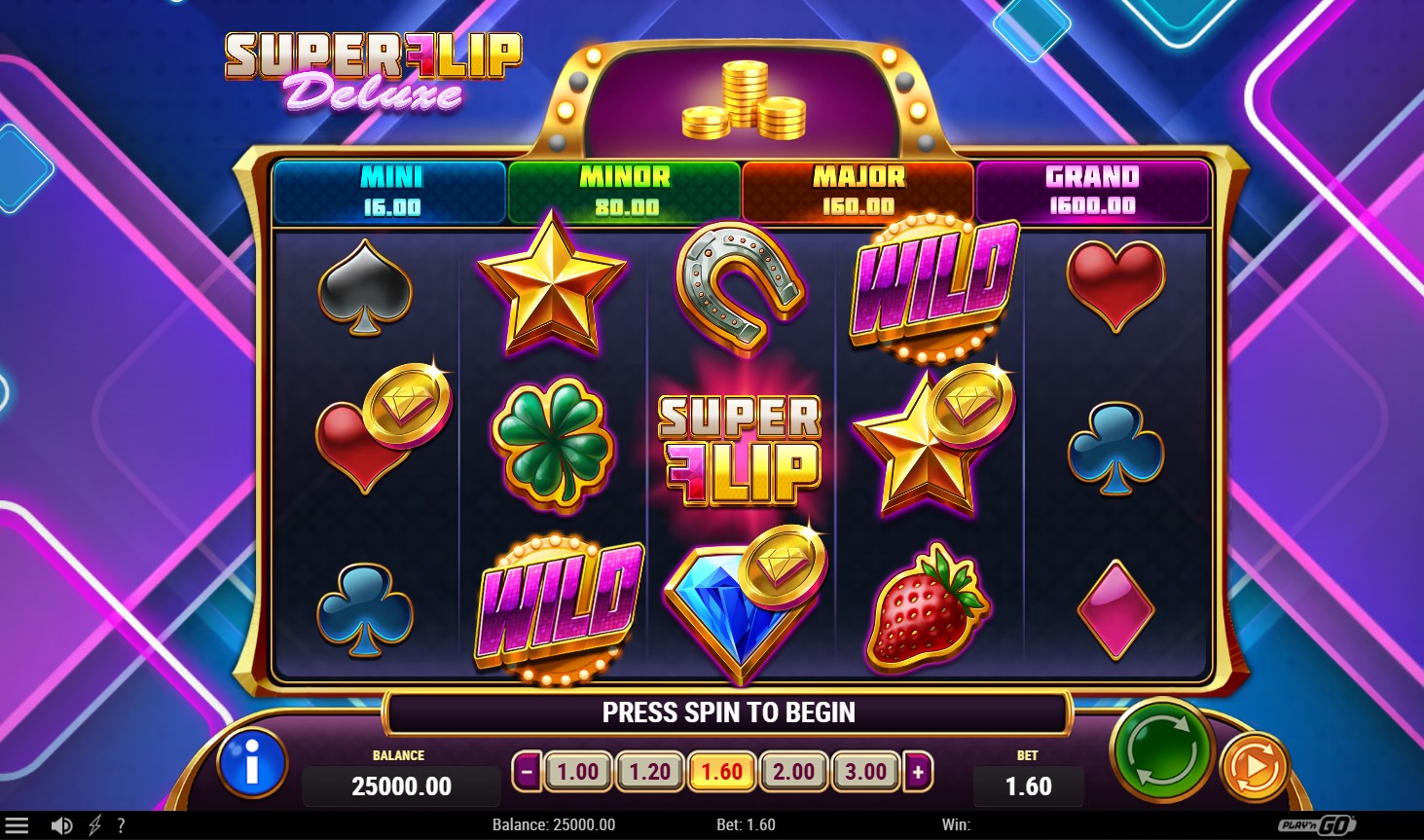1424x840 pixels.
Task: Open help with the question mark icon
Action: (x=121, y=825)
